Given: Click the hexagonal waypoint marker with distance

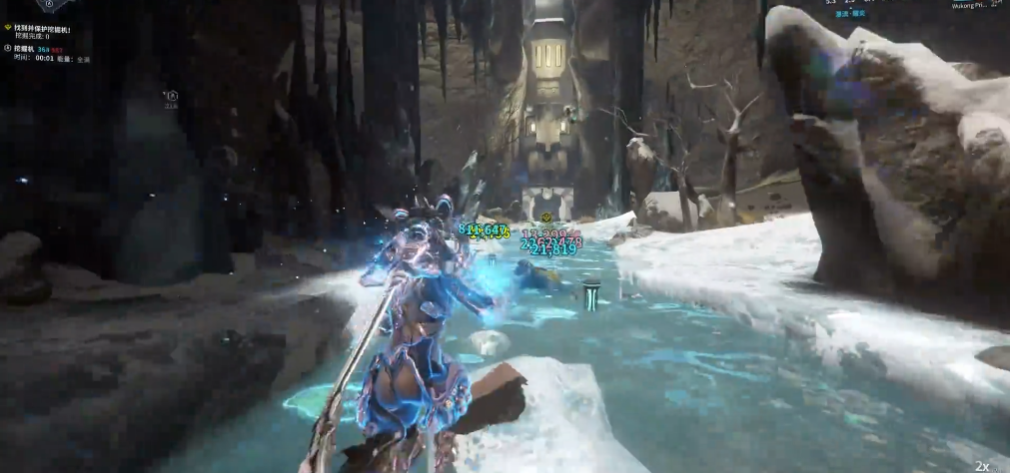Looking at the screenshot, I should coord(170,97).
